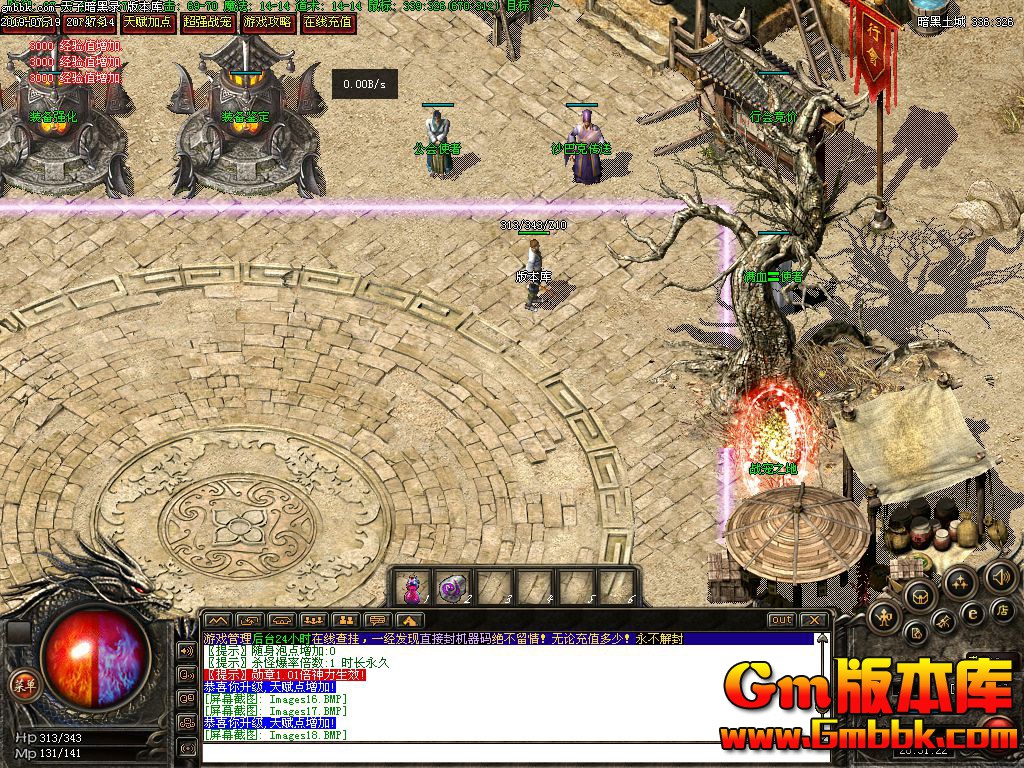The image size is (1024, 768).
Task: Click the chat panel's out button
Action: coord(782,620)
